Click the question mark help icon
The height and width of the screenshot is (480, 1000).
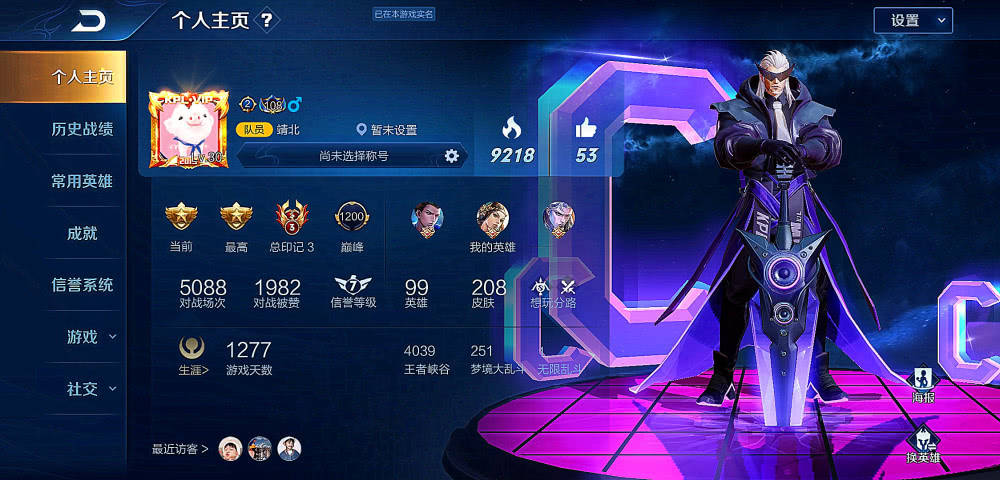point(266,20)
